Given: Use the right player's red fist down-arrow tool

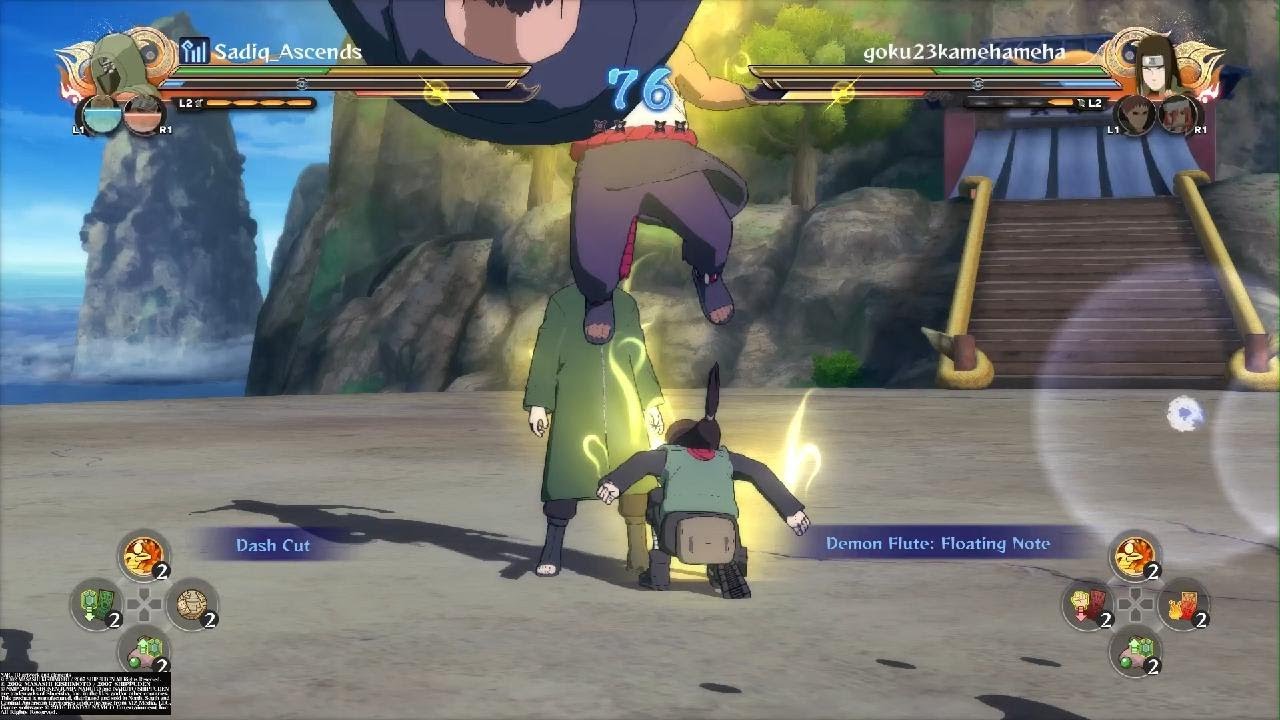Looking at the screenshot, I should (1087, 603).
